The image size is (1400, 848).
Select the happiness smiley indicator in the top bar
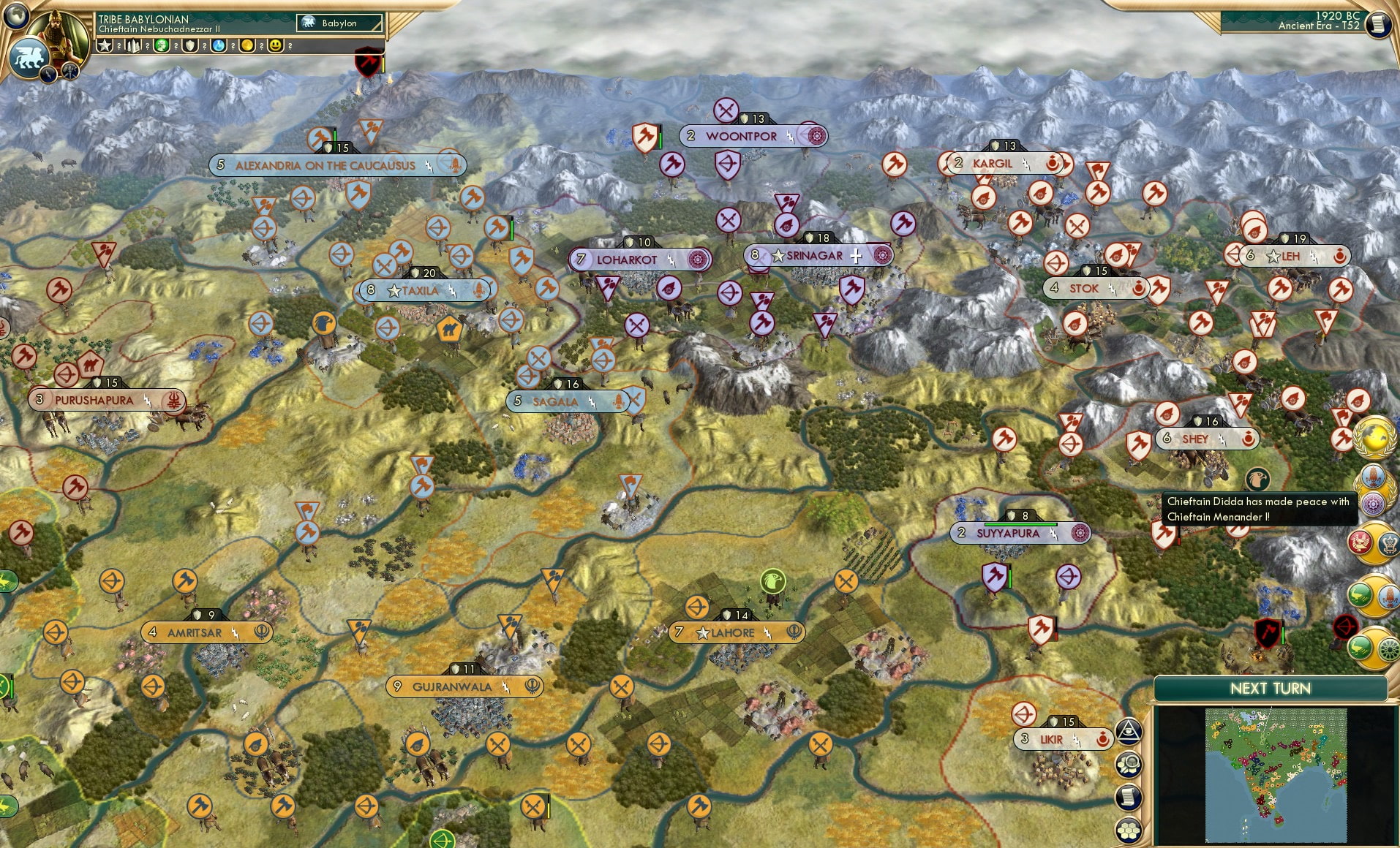click(275, 46)
